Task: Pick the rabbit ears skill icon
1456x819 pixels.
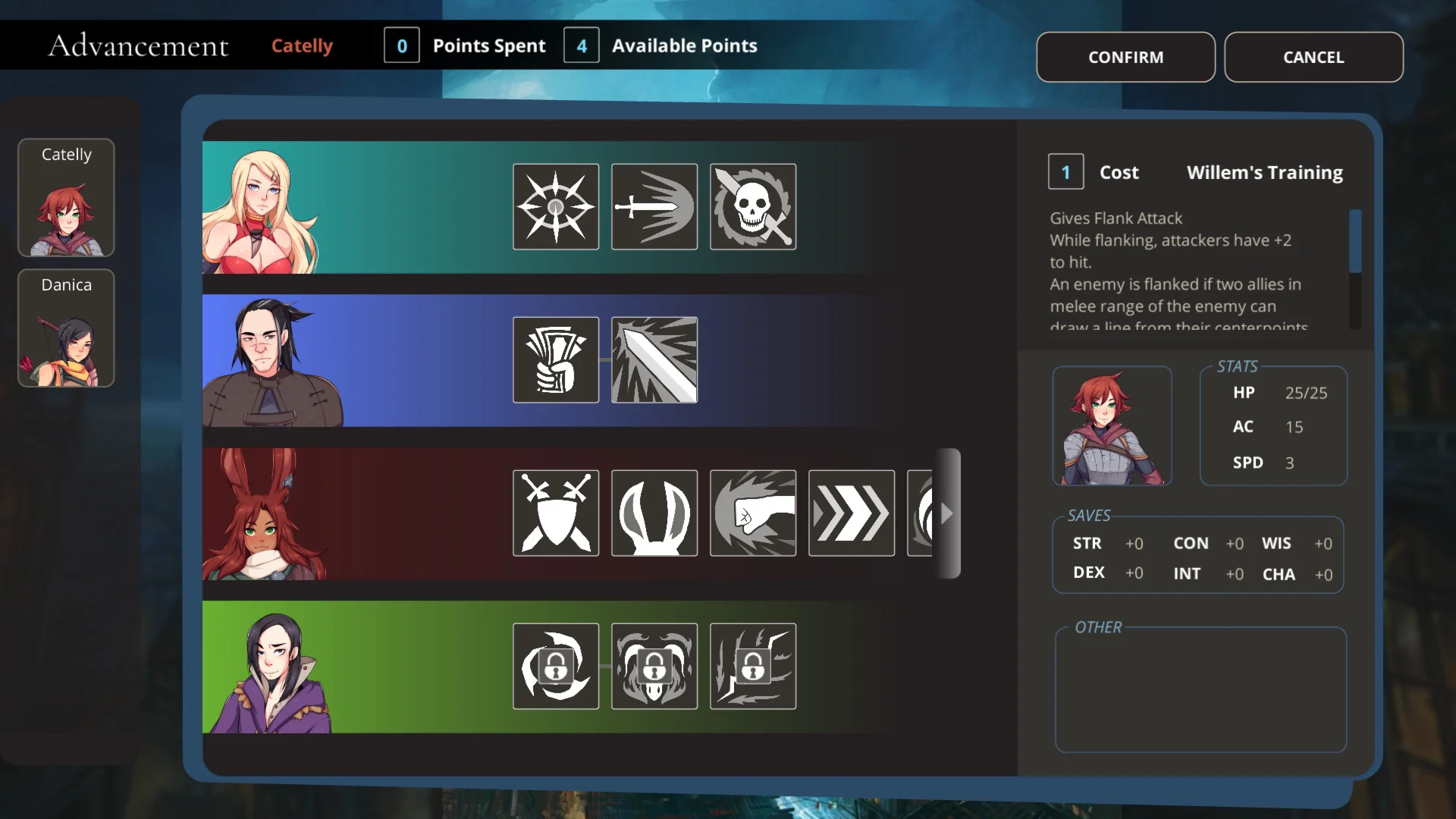Action: [x=654, y=513]
